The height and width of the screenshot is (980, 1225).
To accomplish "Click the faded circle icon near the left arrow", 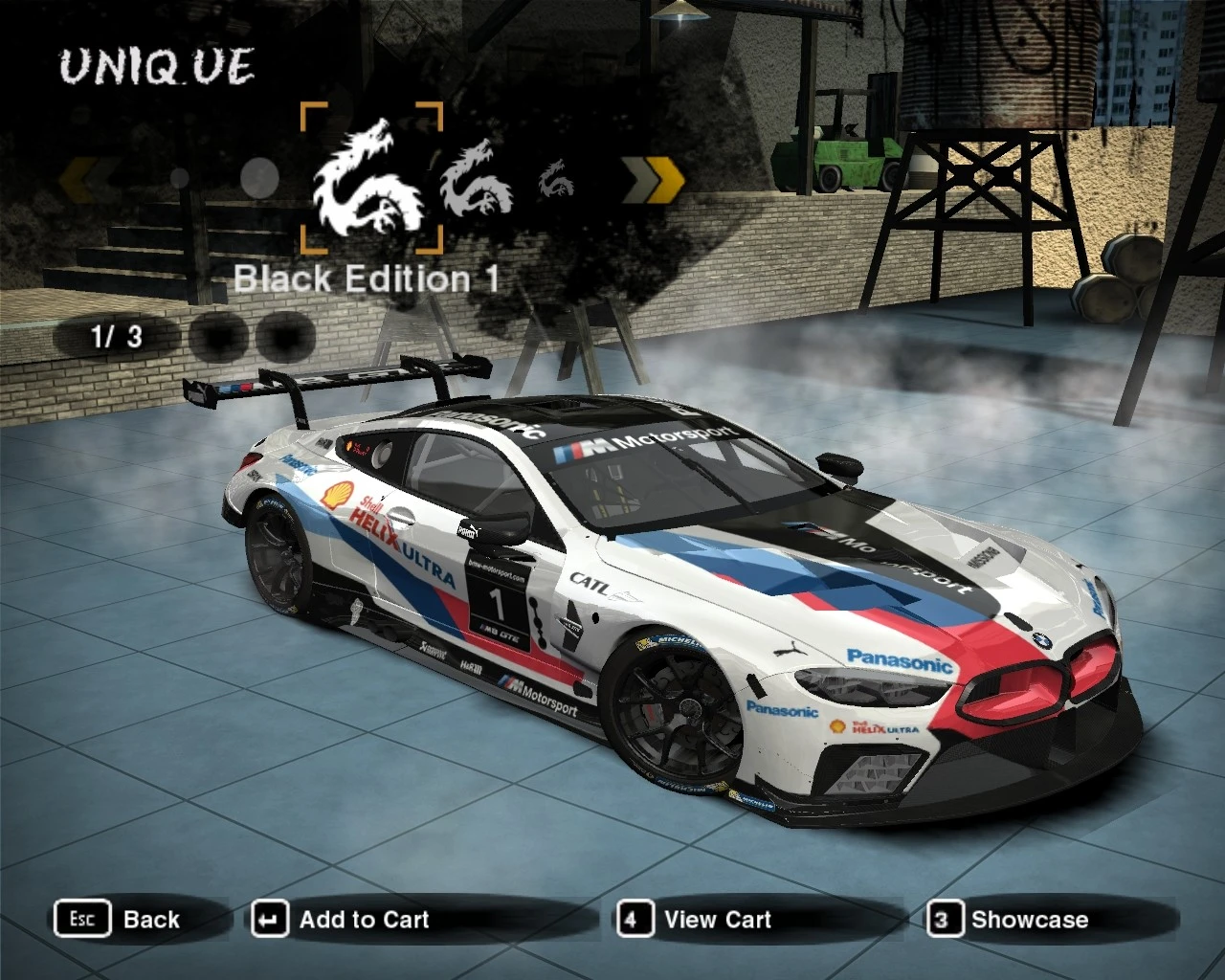I will click(177, 180).
